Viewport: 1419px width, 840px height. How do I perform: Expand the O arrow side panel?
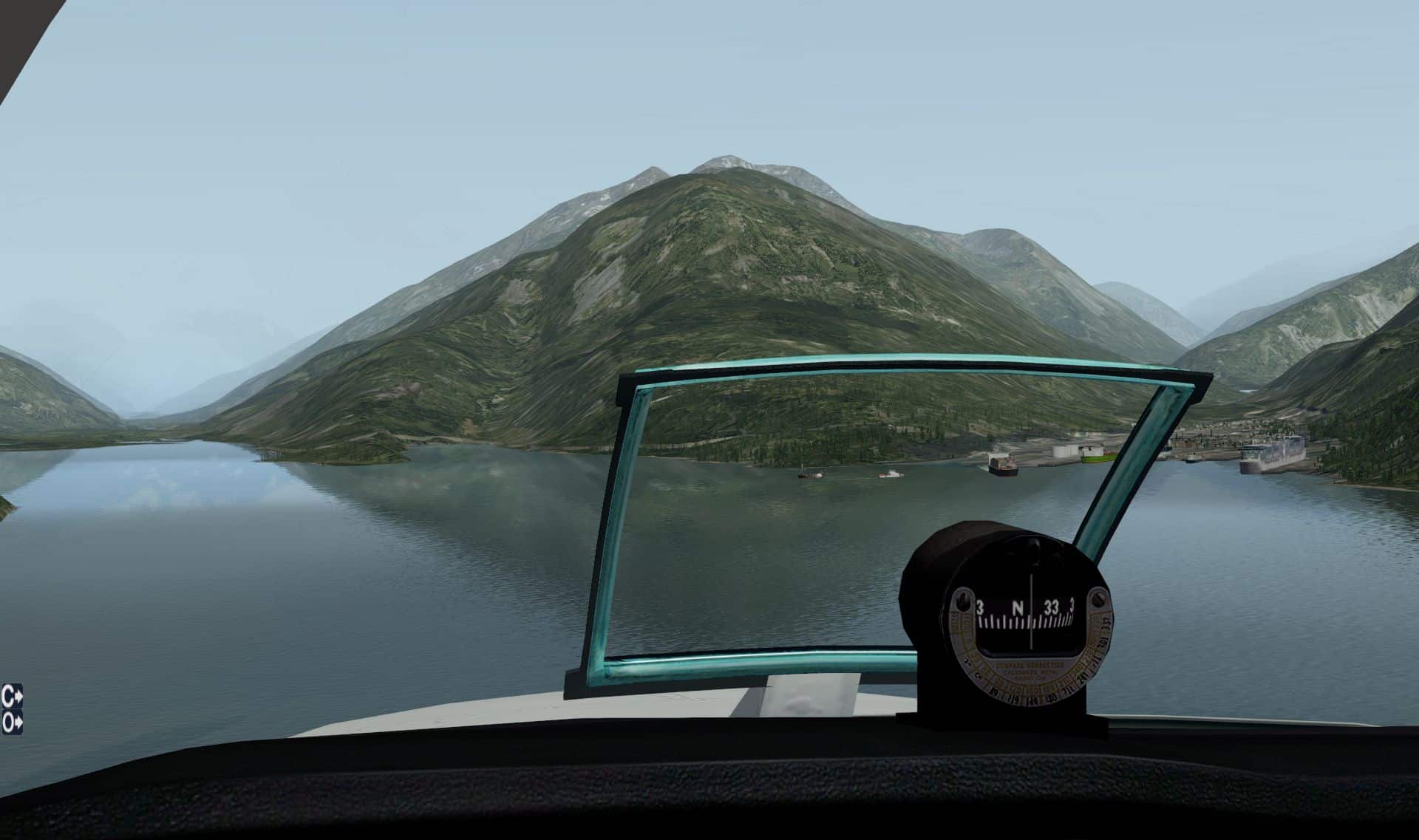(12, 722)
